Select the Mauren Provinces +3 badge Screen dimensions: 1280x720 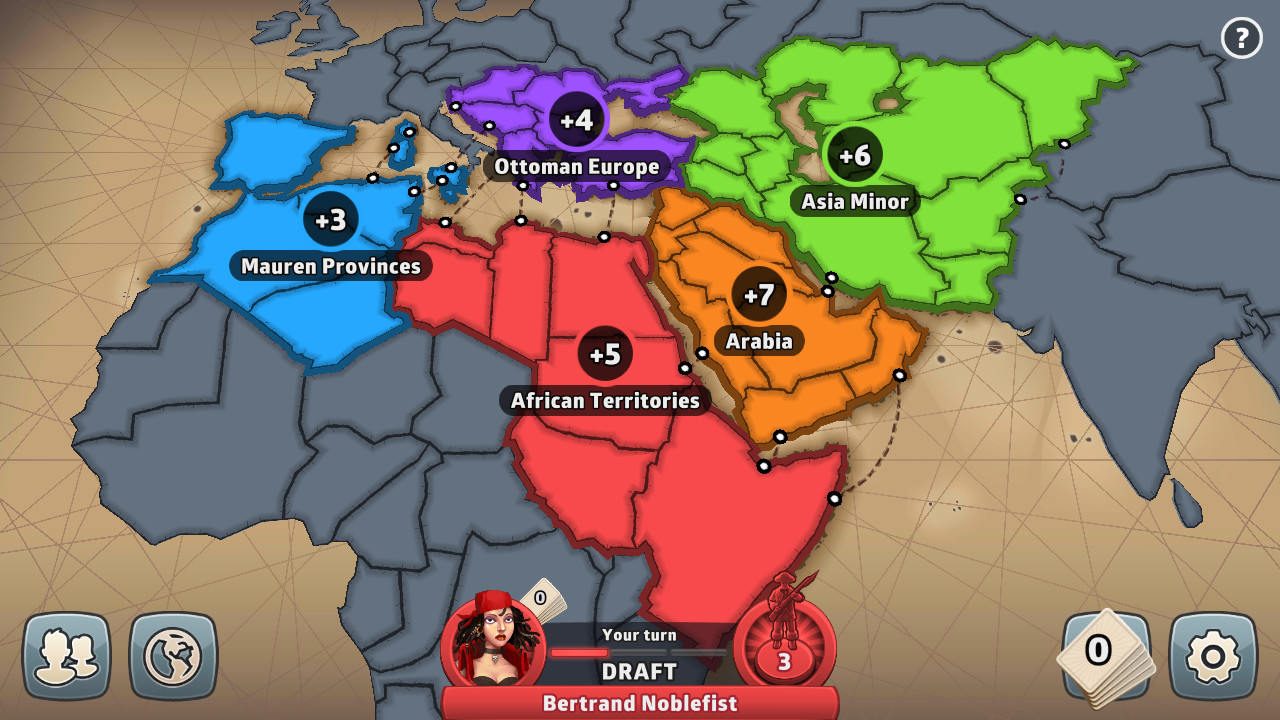(330, 222)
